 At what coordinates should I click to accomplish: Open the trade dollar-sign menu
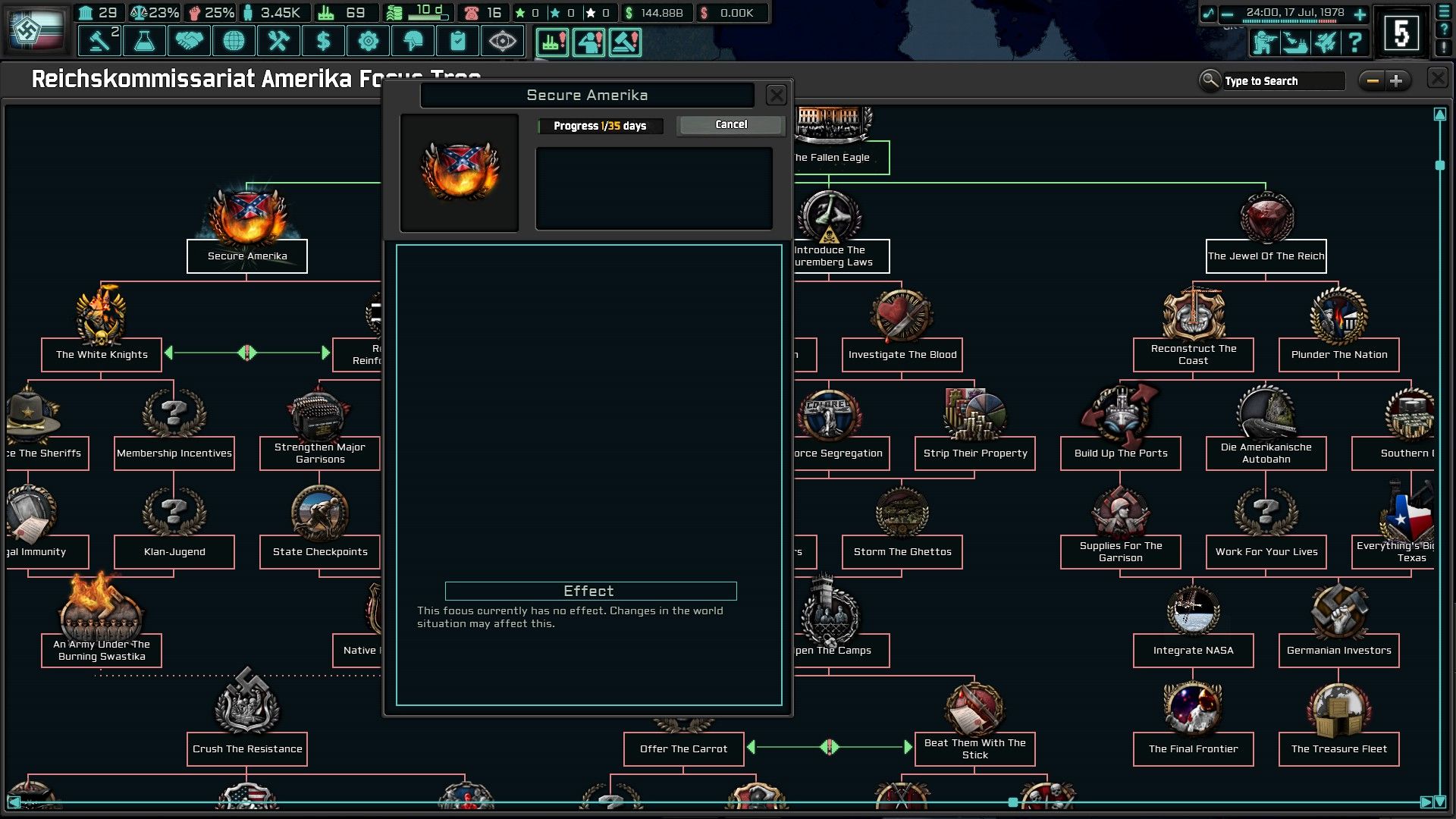[324, 41]
